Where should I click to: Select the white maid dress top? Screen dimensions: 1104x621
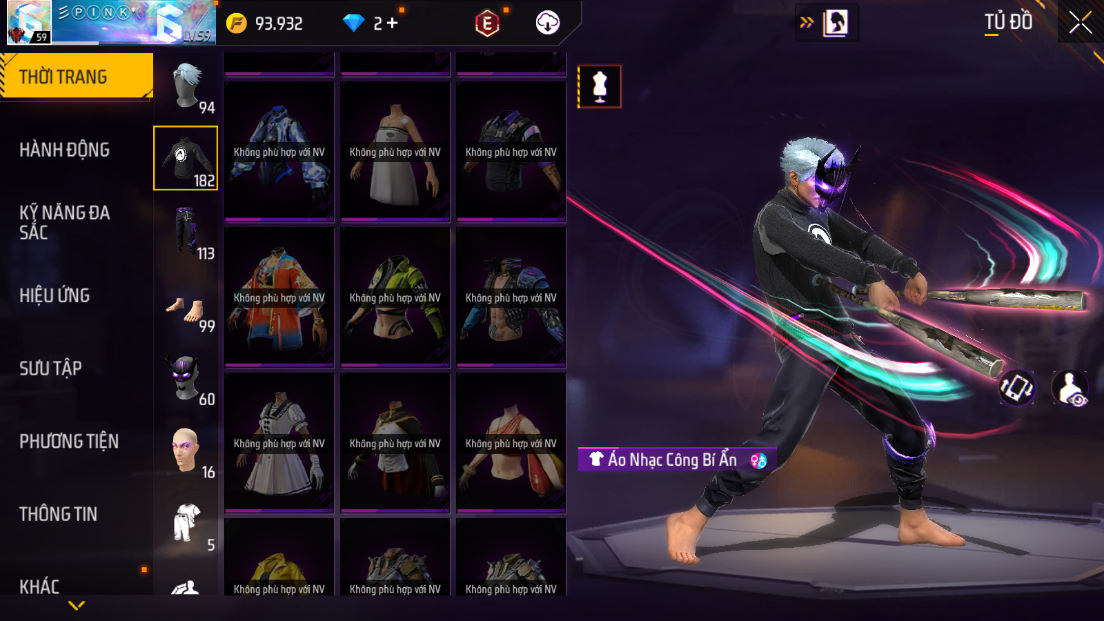(279, 442)
